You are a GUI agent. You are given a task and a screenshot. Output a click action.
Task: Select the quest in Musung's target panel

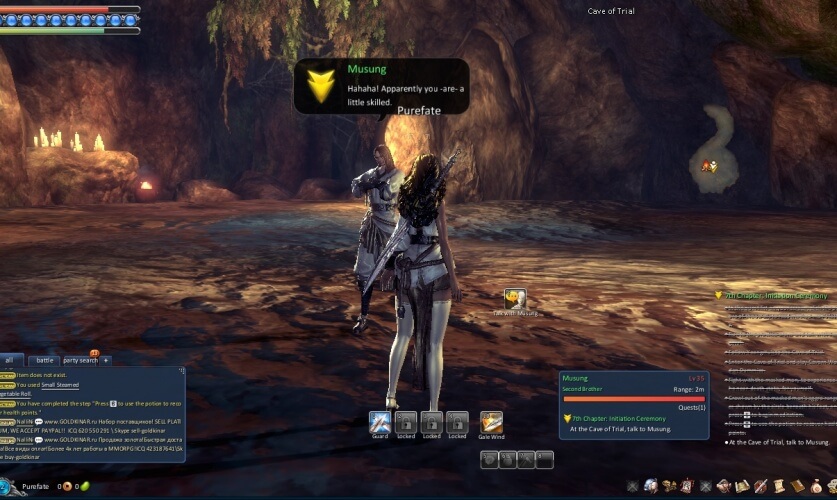coord(620,429)
